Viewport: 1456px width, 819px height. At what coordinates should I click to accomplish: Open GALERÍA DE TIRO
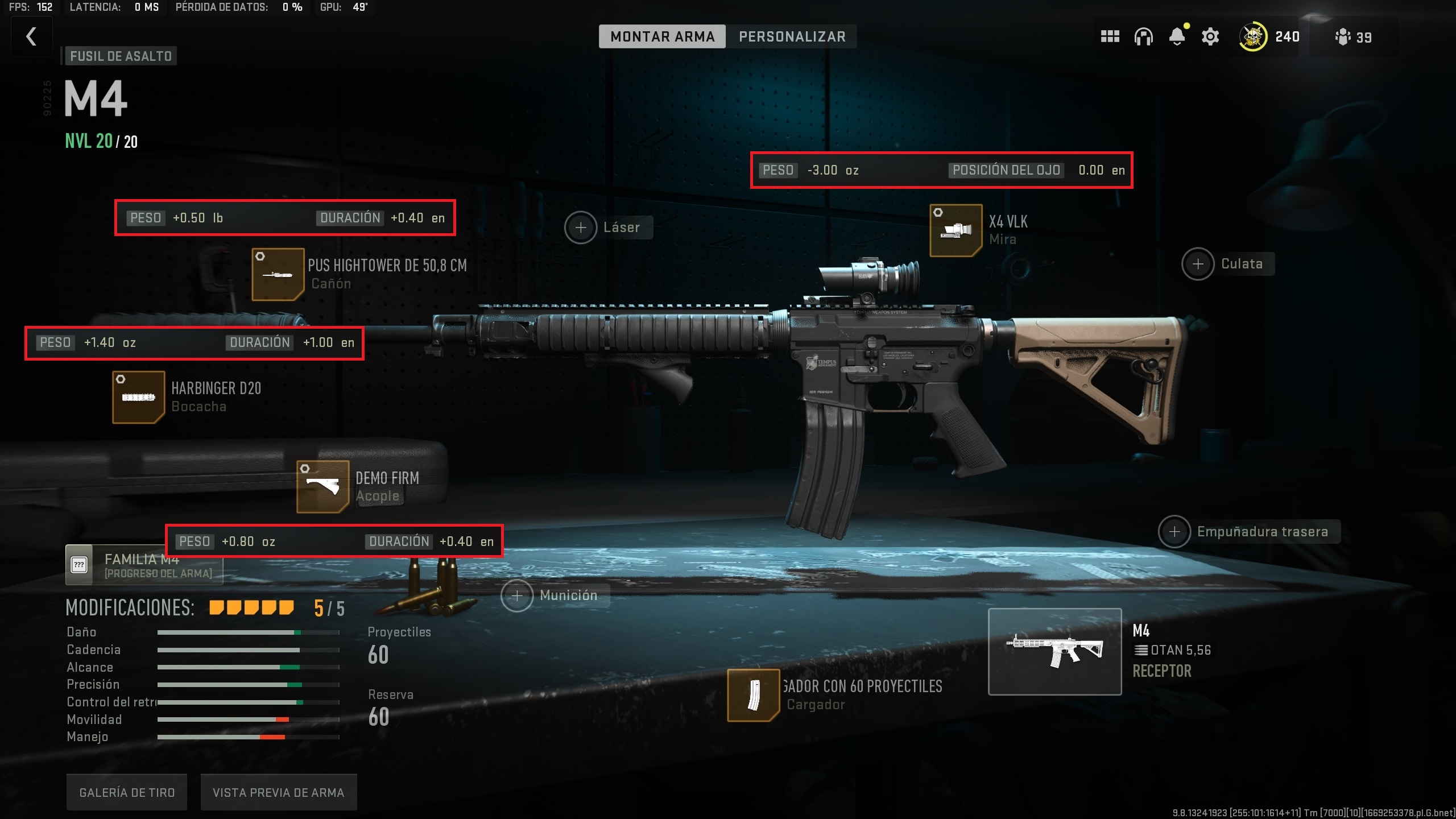tap(126, 791)
